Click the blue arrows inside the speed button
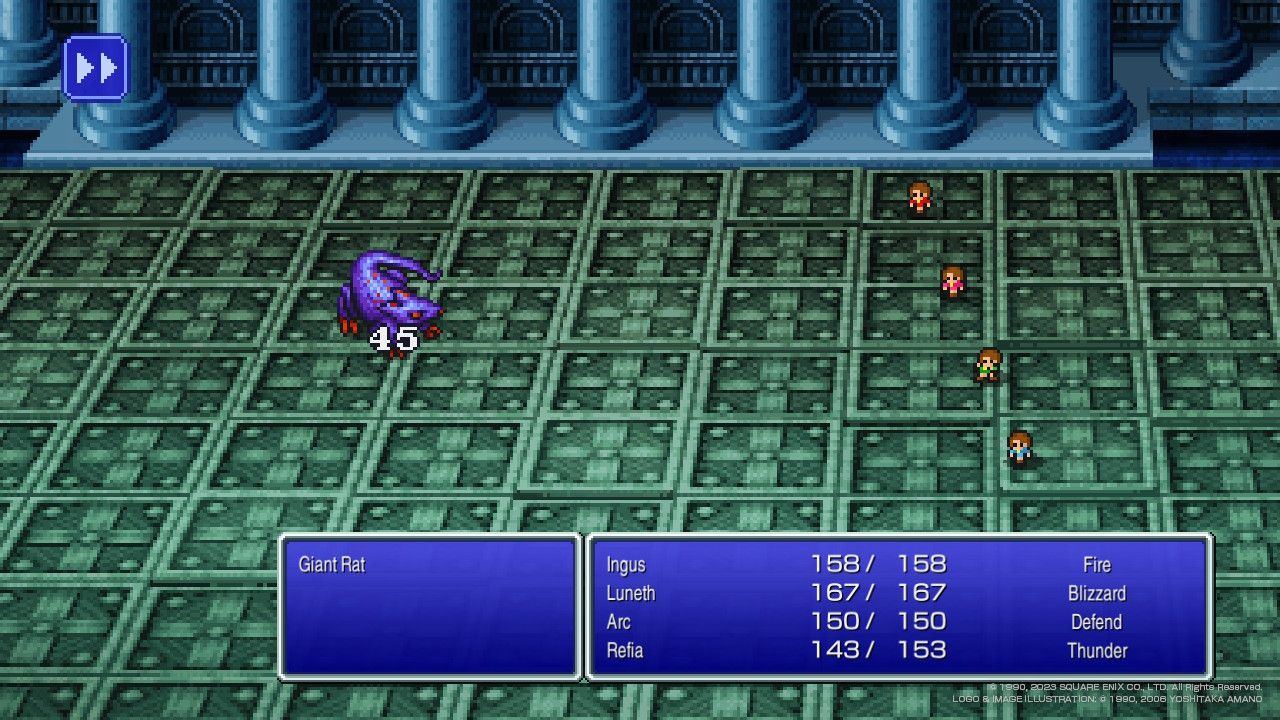Image resolution: width=1280 pixels, height=720 pixels. 95,68
